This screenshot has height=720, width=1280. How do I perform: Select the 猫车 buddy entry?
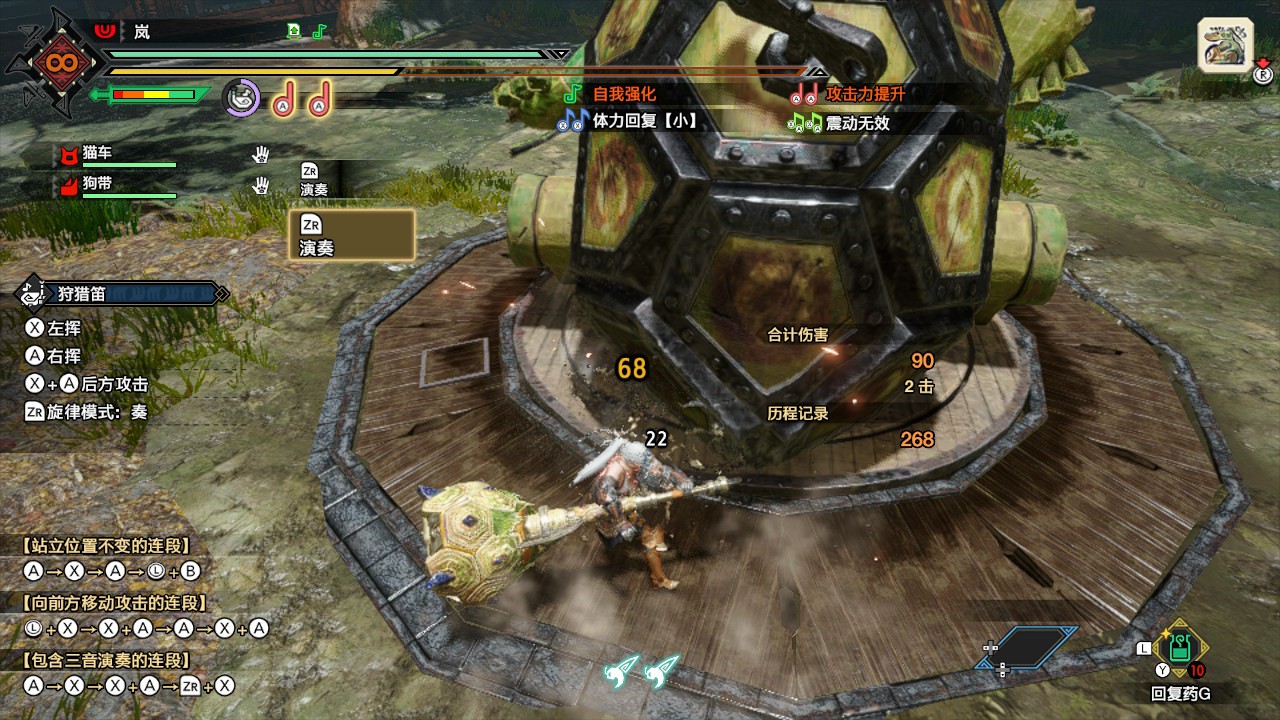coord(98,152)
